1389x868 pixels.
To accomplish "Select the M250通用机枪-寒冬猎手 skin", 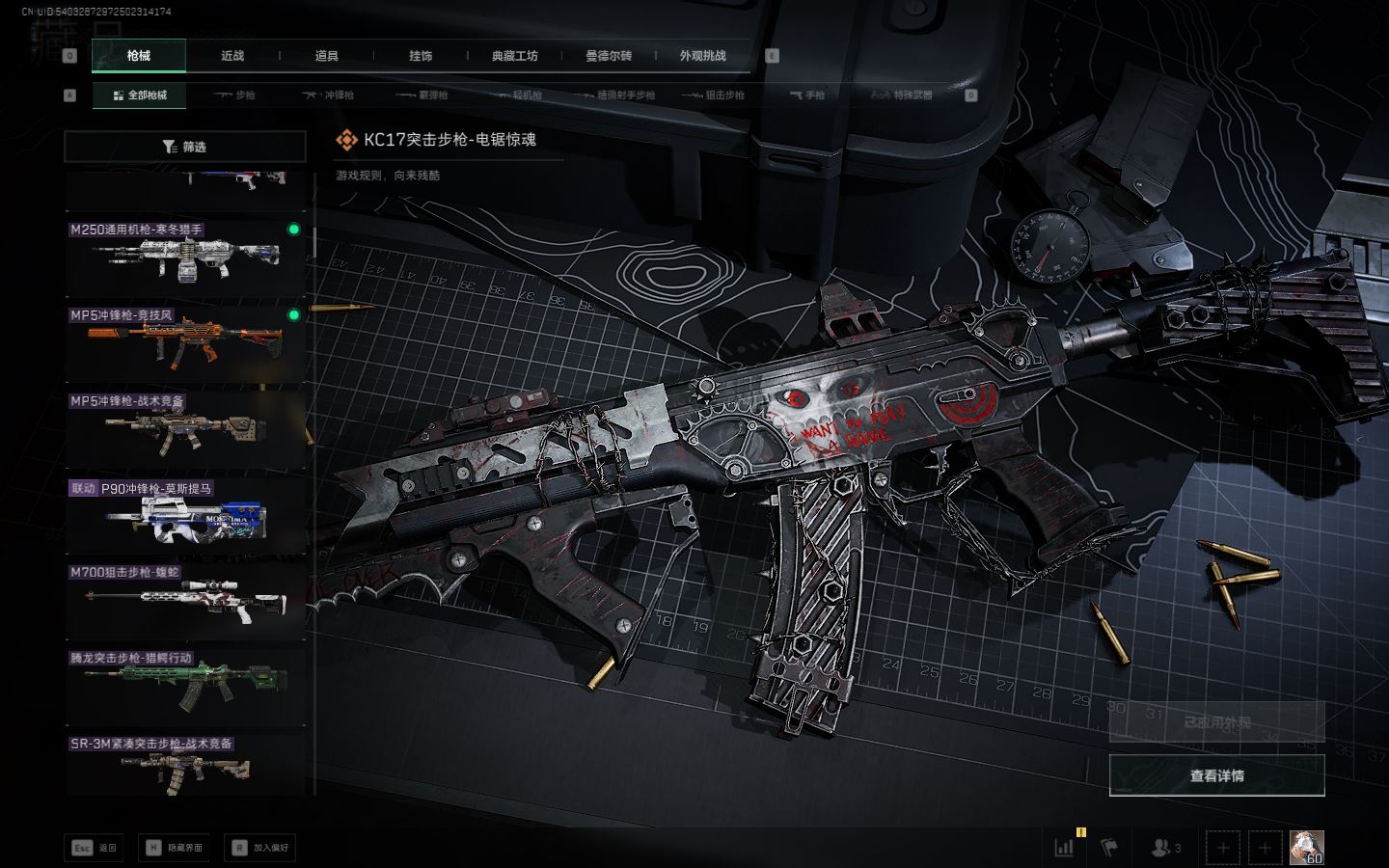I will [185, 256].
